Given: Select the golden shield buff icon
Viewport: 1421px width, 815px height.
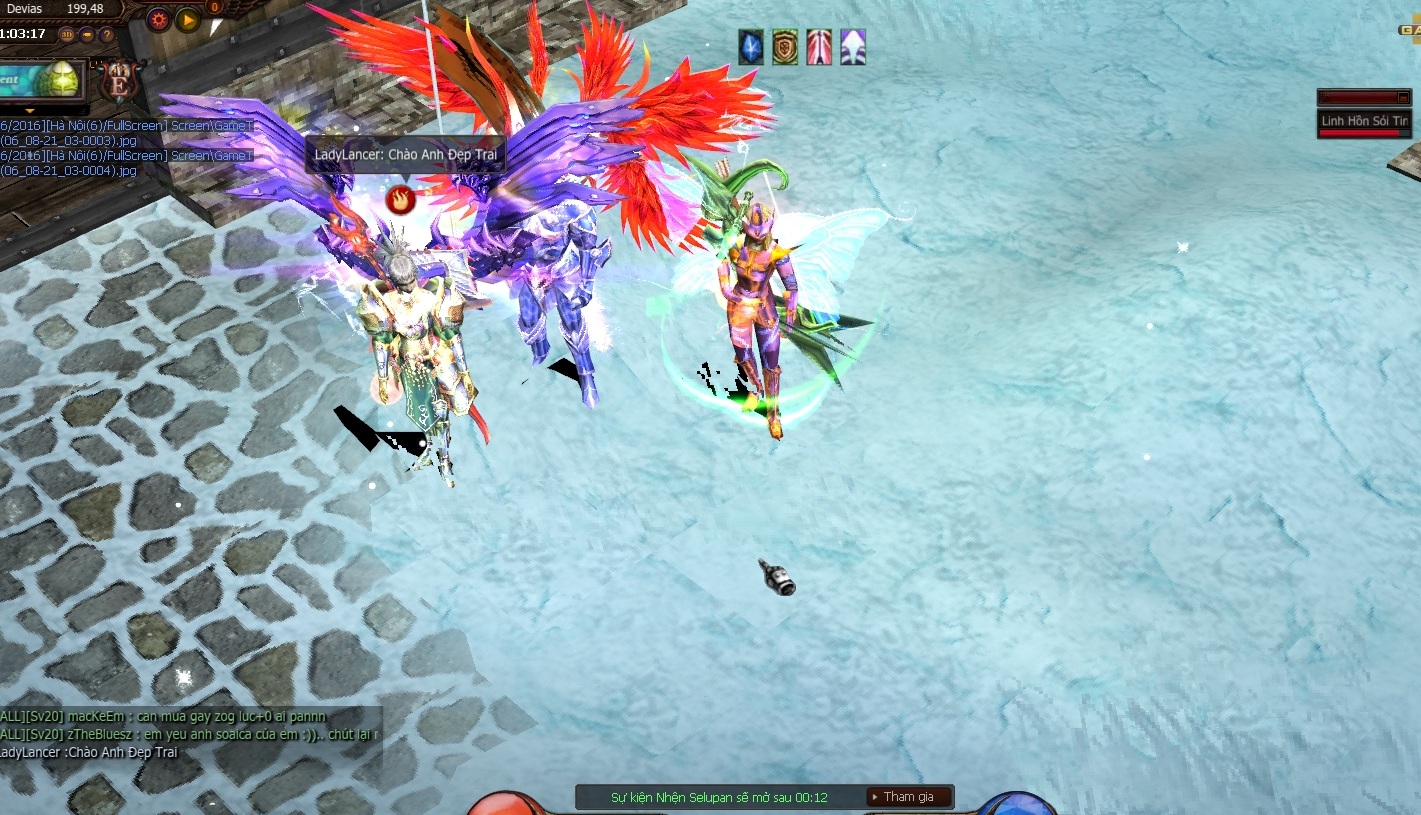Looking at the screenshot, I should [x=785, y=47].
